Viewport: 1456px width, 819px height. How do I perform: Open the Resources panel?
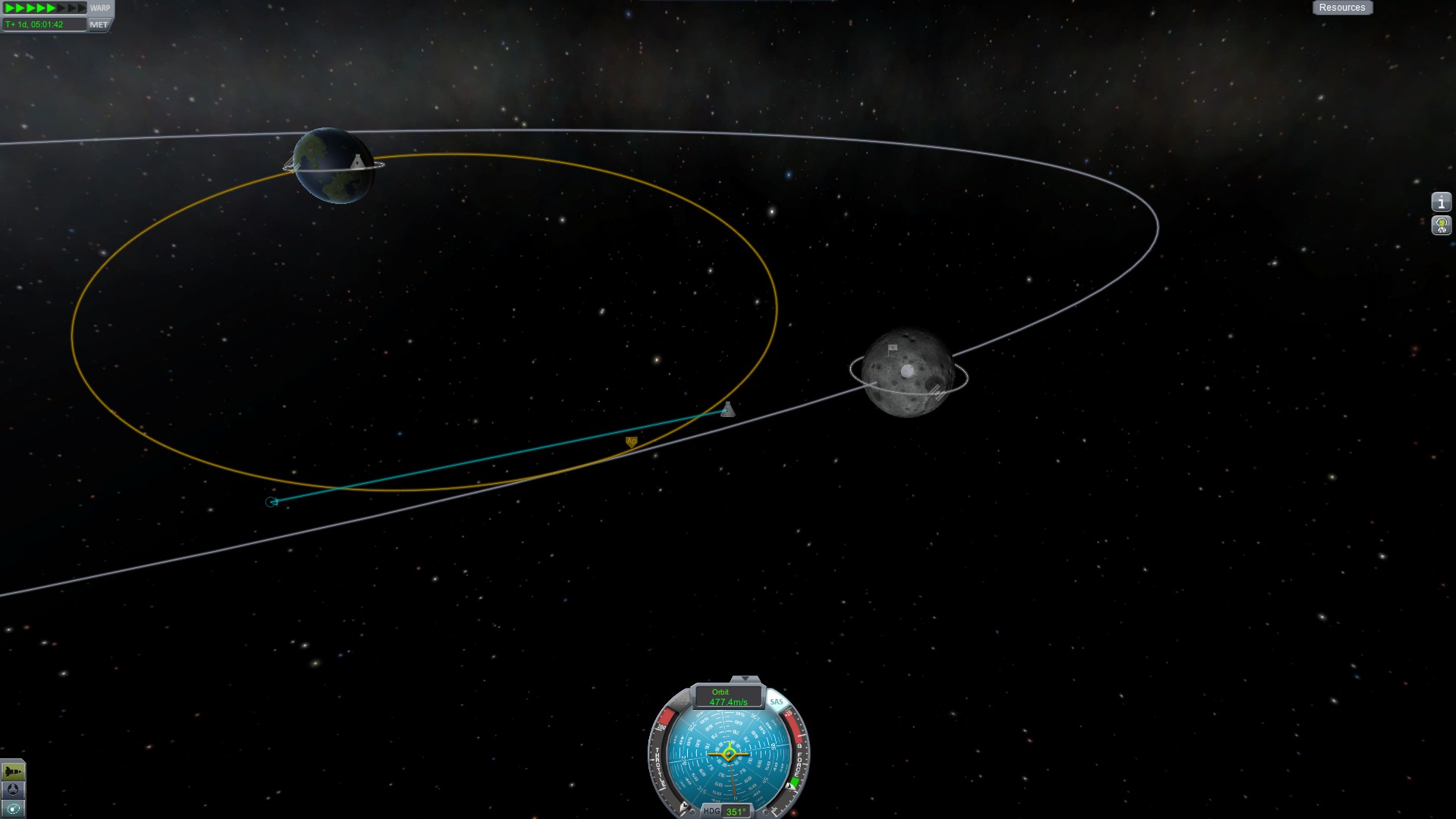point(1341,8)
